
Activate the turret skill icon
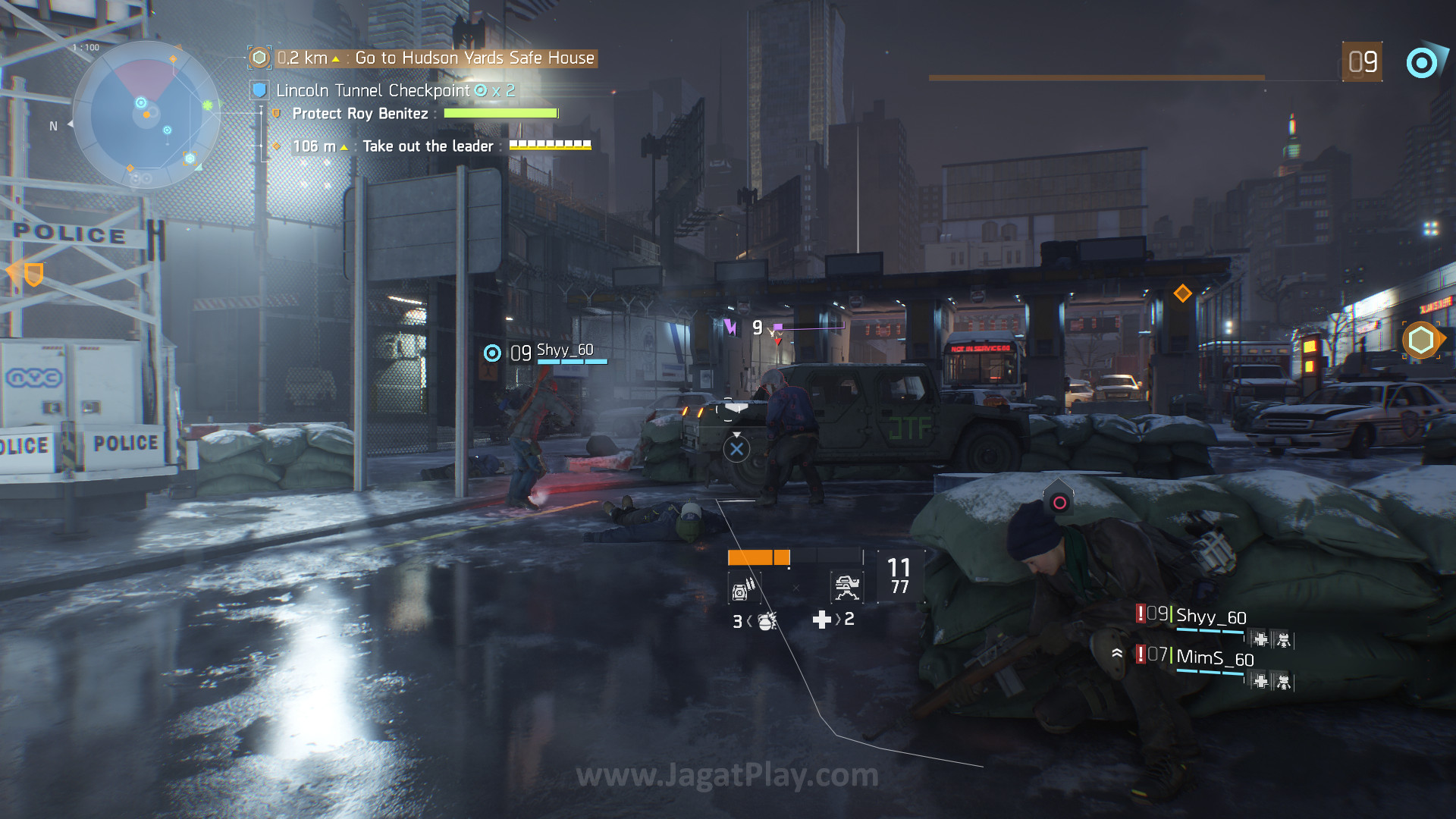(x=846, y=586)
